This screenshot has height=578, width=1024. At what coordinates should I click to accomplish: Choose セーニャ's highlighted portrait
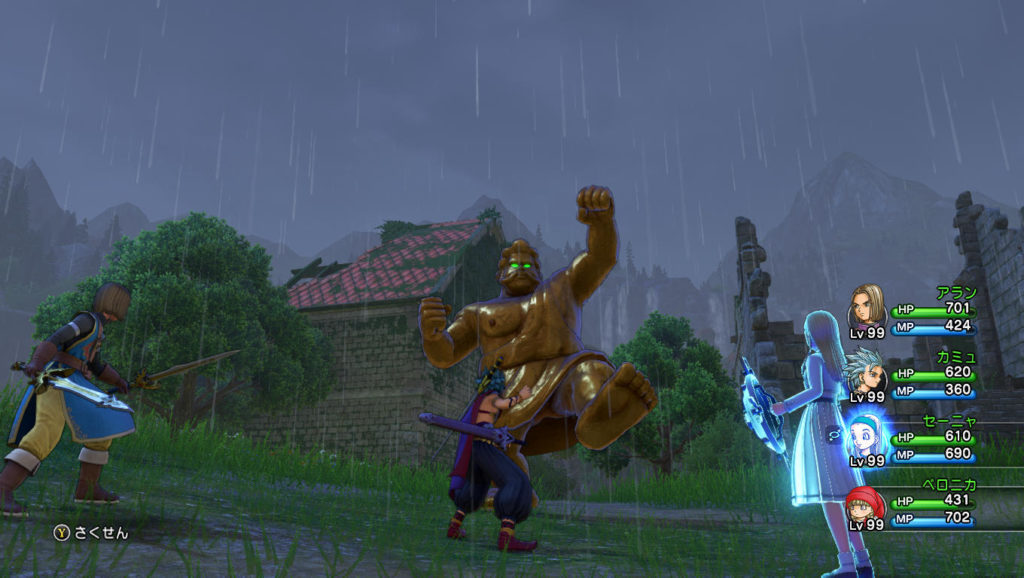[x=866, y=436]
